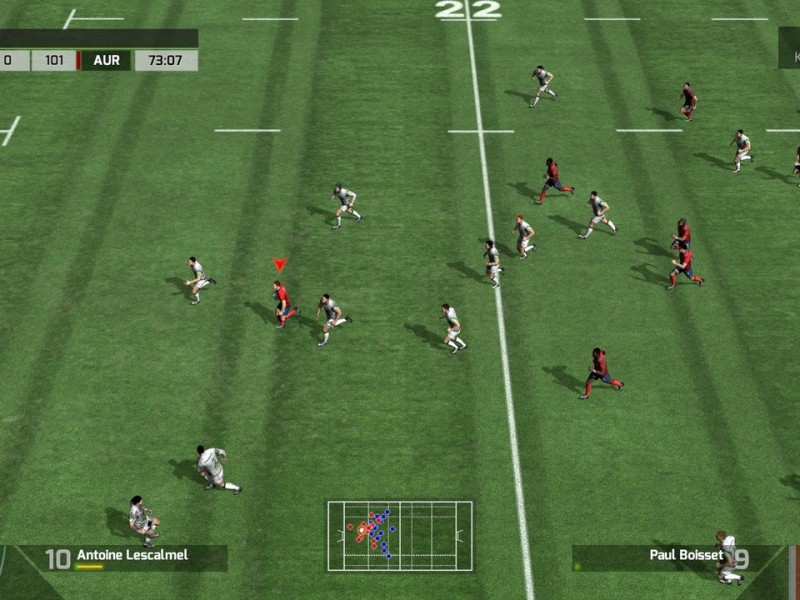
Task: Click the pitch minimap radar
Action: 399,536
